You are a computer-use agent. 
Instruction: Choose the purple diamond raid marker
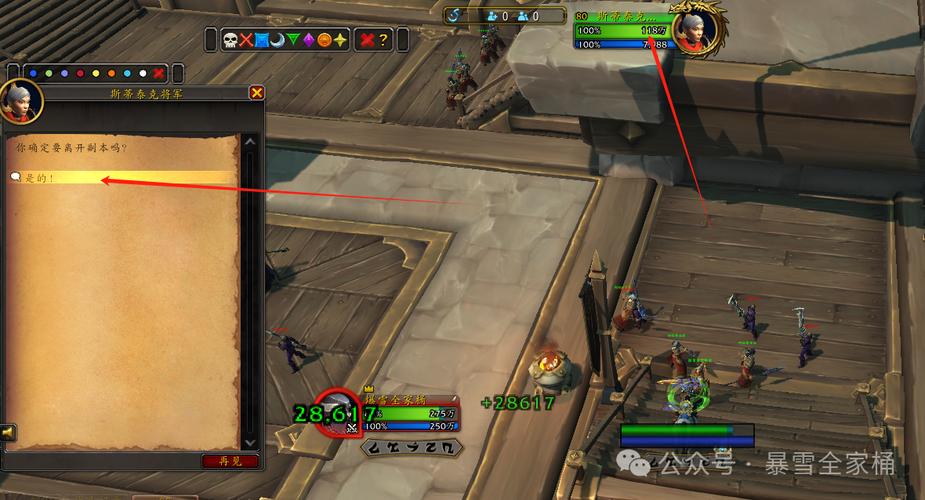pyautogui.click(x=308, y=40)
